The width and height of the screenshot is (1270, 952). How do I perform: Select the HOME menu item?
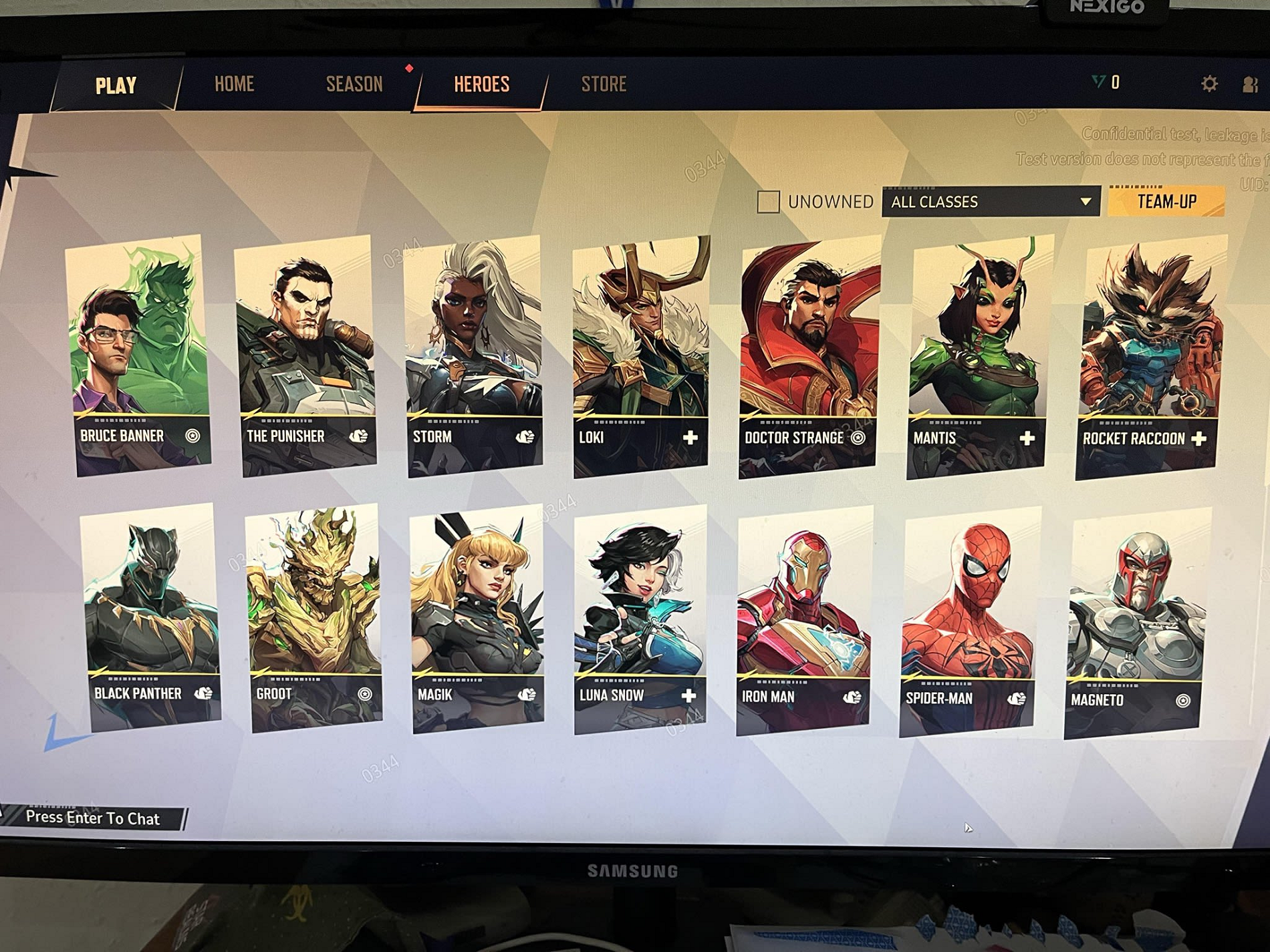(x=233, y=84)
